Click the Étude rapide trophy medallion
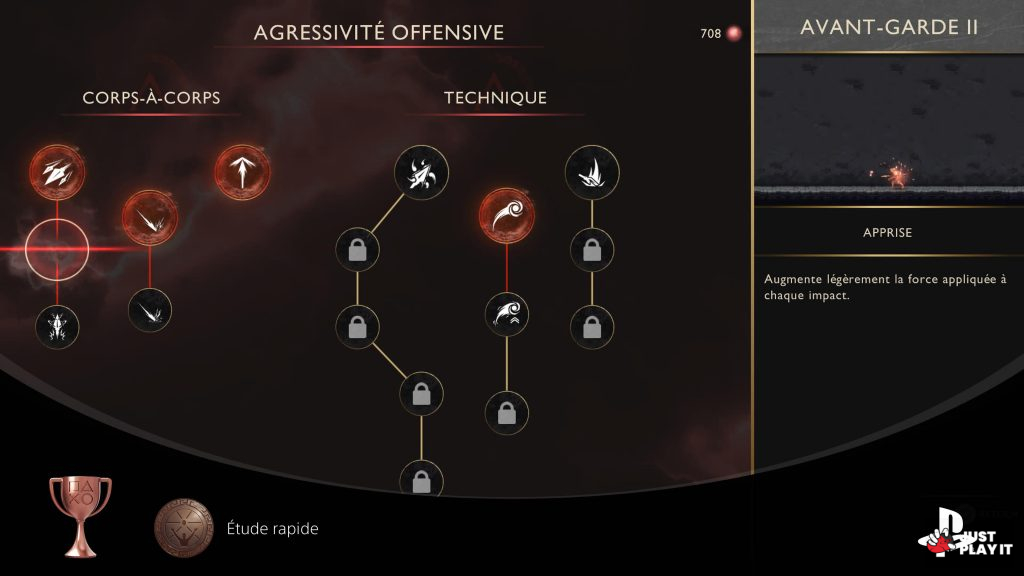1024x576 pixels. click(184, 528)
